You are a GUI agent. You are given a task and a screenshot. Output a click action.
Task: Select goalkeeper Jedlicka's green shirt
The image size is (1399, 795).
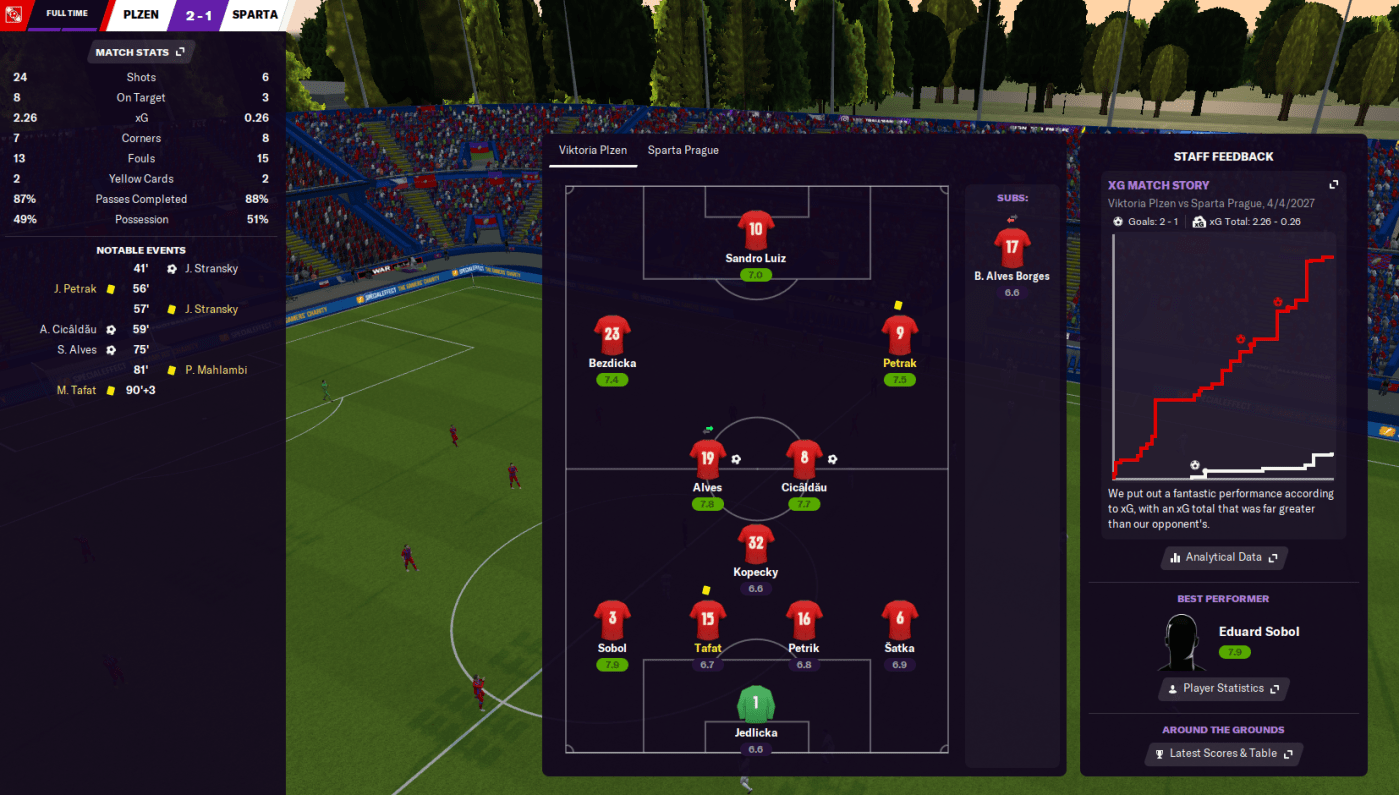click(x=756, y=704)
